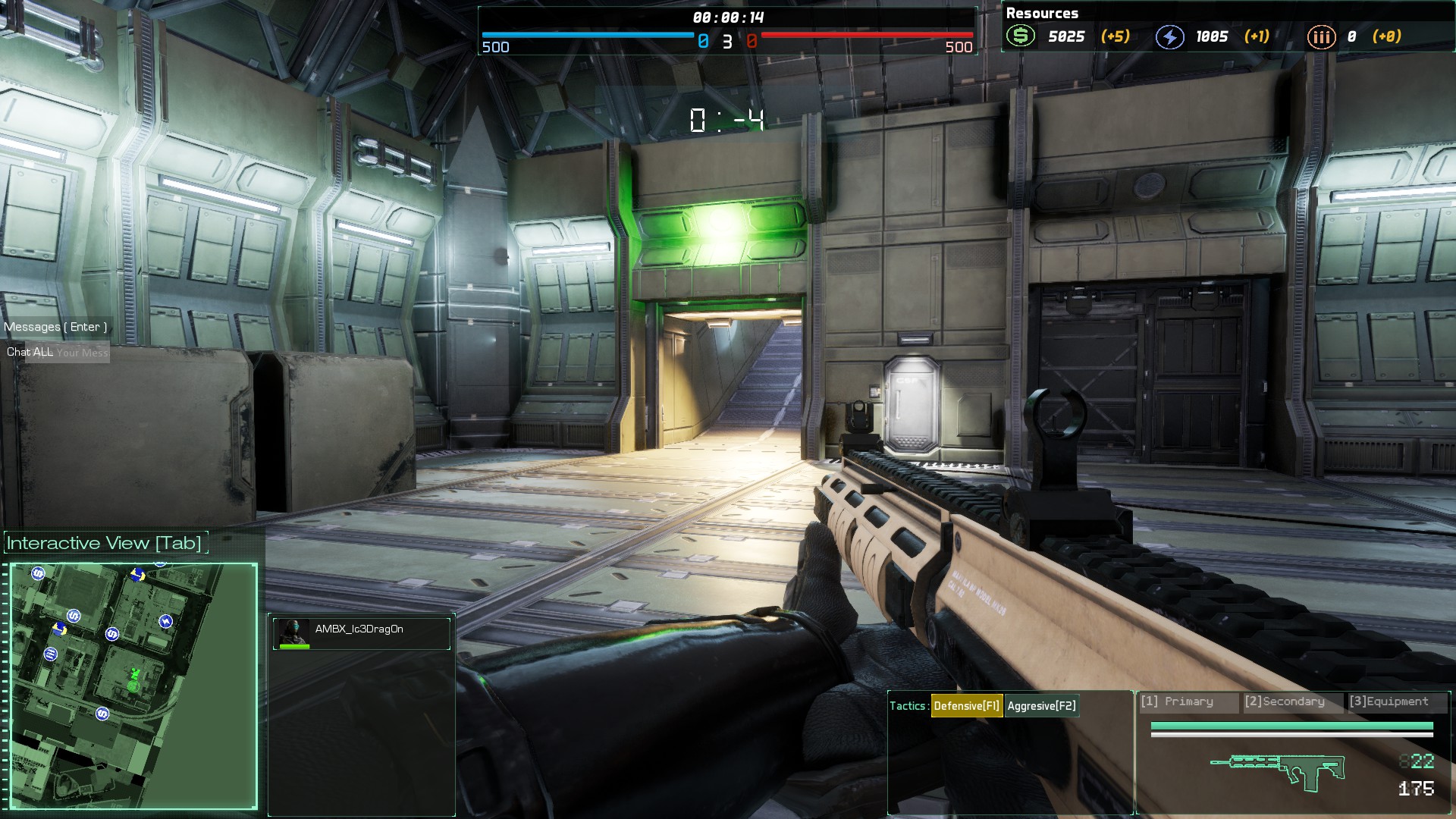Open the Equipment slot tab

1396,701
